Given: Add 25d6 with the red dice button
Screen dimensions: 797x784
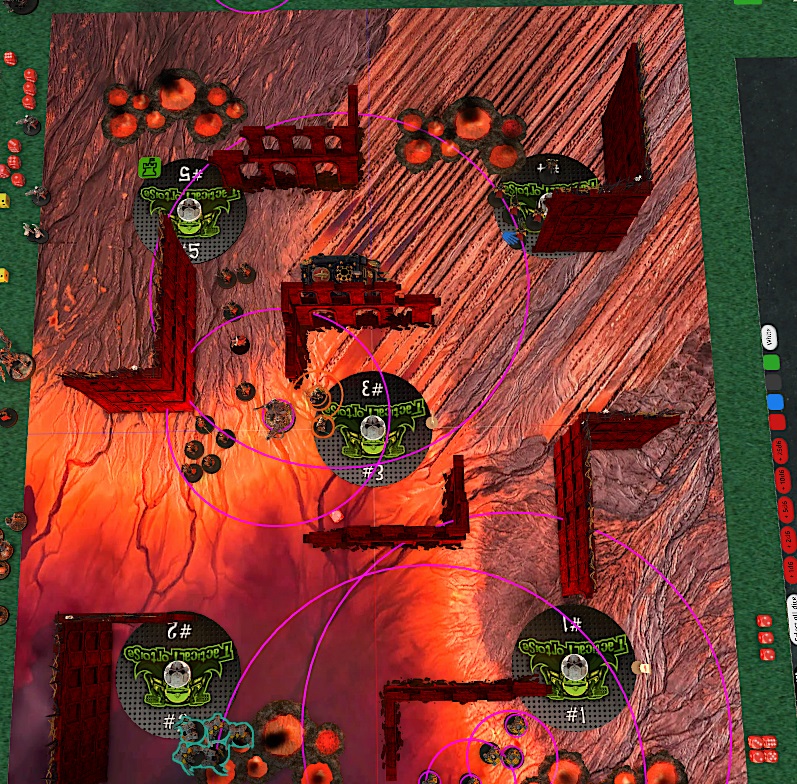Looking at the screenshot, I should pos(780,449).
